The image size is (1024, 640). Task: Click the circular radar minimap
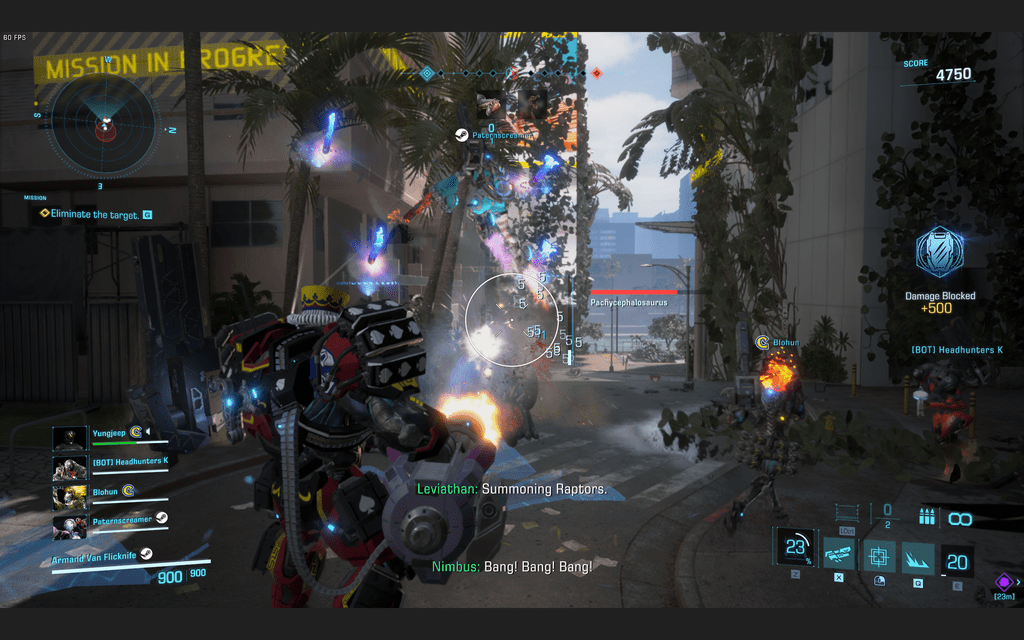pos(105,123)
